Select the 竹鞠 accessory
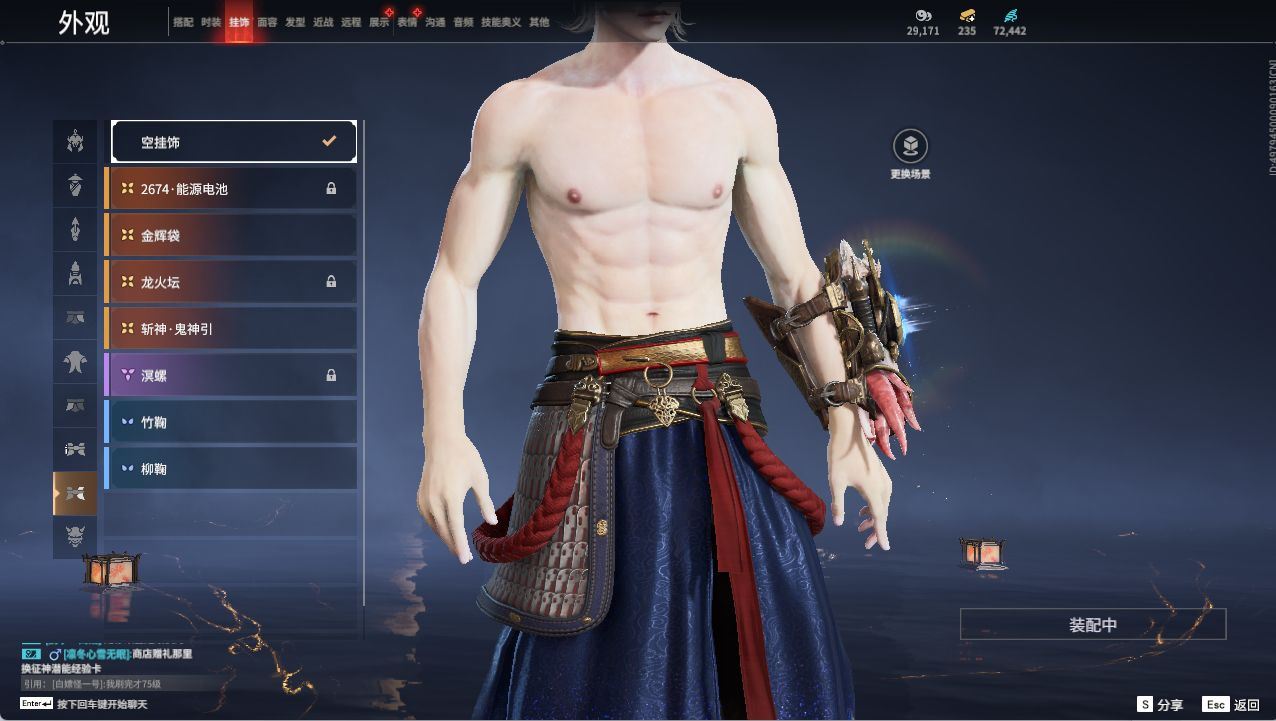 pyautogui.click(x=231, y=422)
